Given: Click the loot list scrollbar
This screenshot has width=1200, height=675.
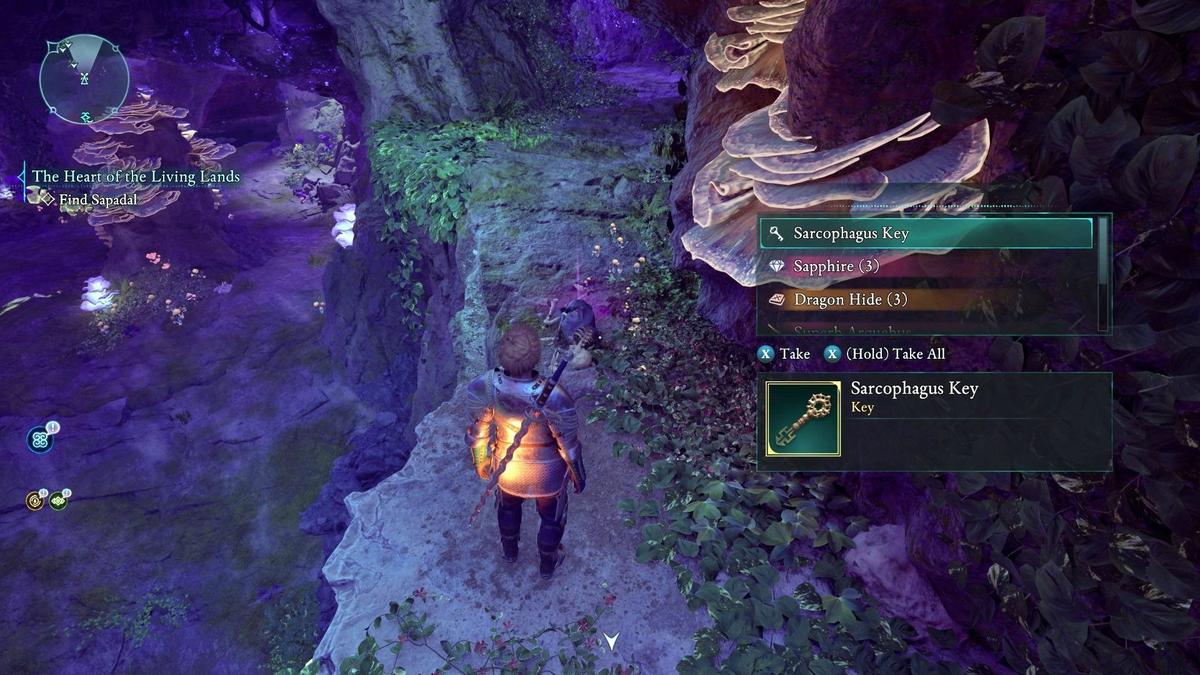Looking at the screenshot, I should (x=1103, y=272).
